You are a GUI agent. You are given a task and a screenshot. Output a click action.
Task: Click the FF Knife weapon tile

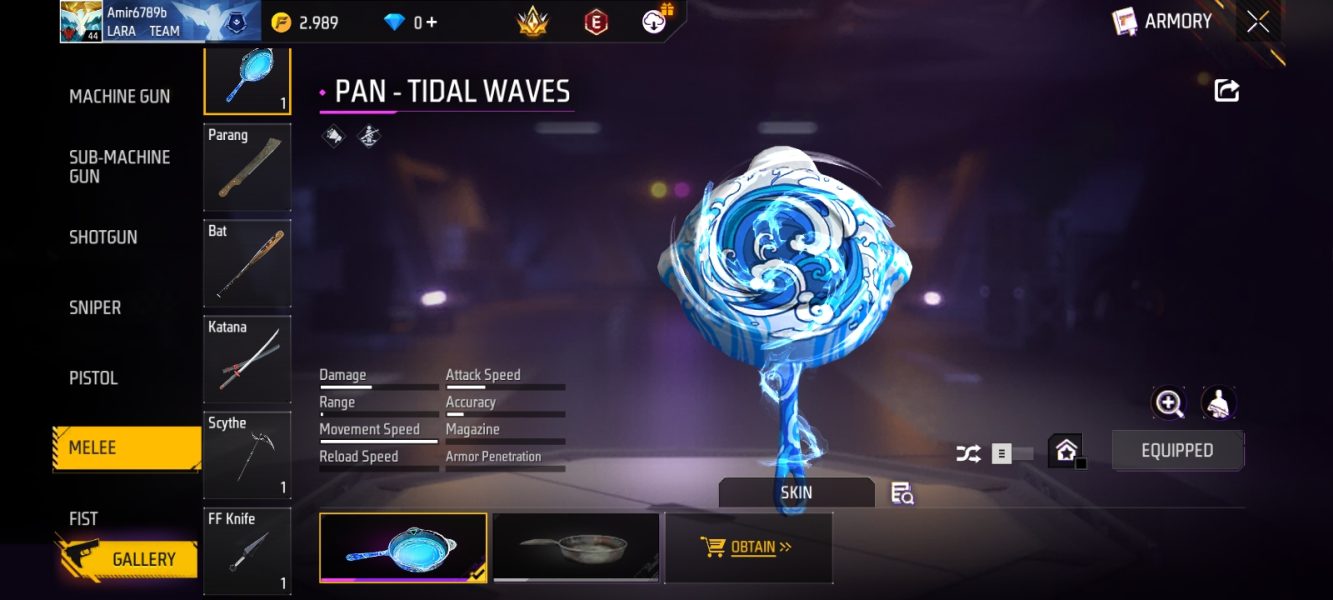pos(247,551)
